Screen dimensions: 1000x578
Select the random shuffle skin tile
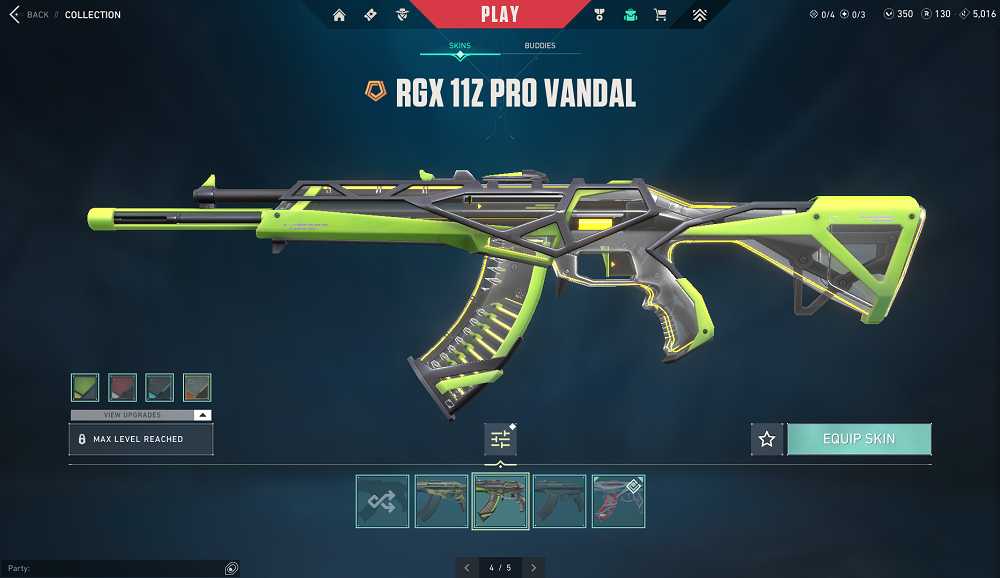pos(382,501)
